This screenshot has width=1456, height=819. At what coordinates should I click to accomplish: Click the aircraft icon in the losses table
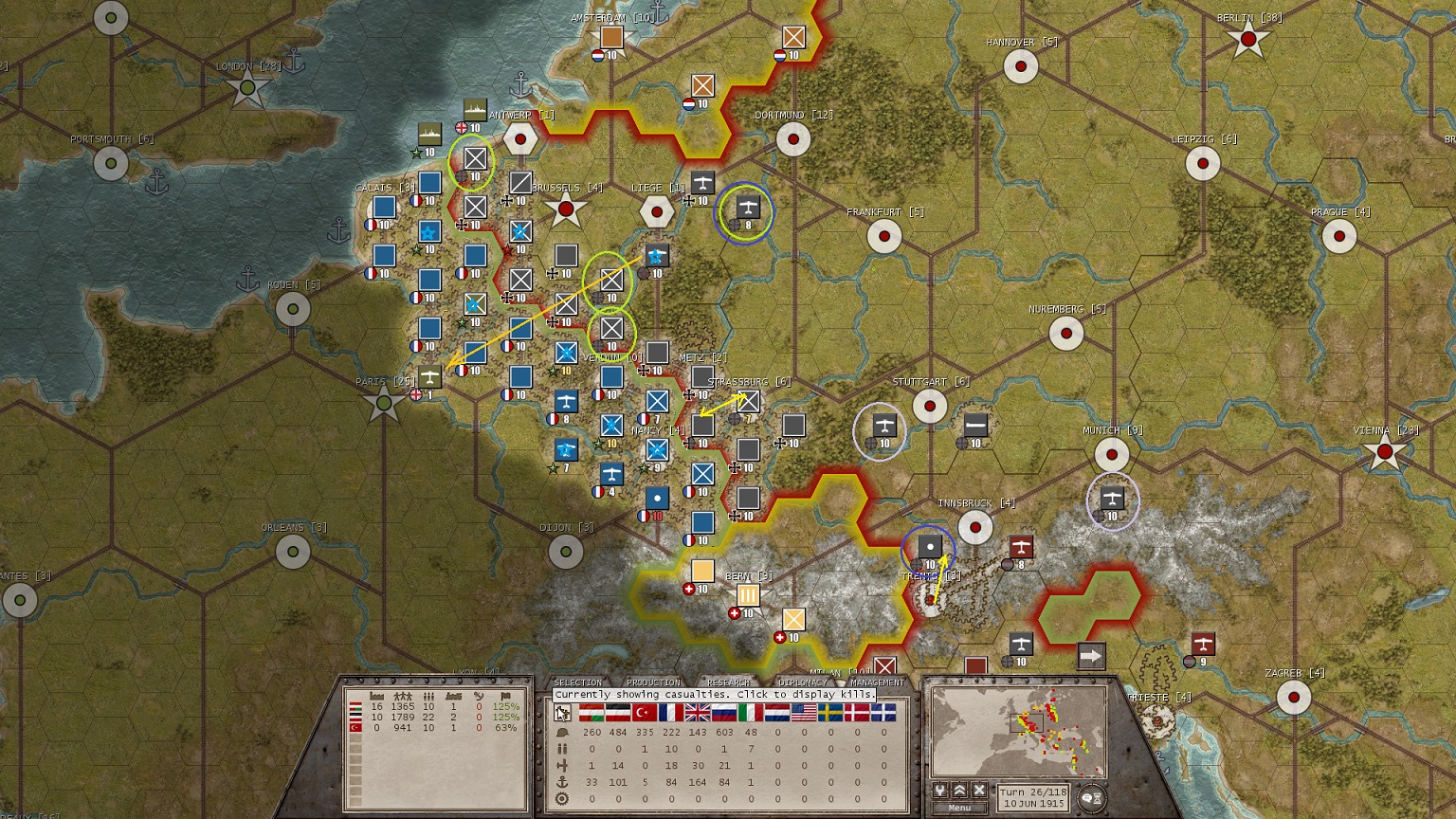click(561, 765)
